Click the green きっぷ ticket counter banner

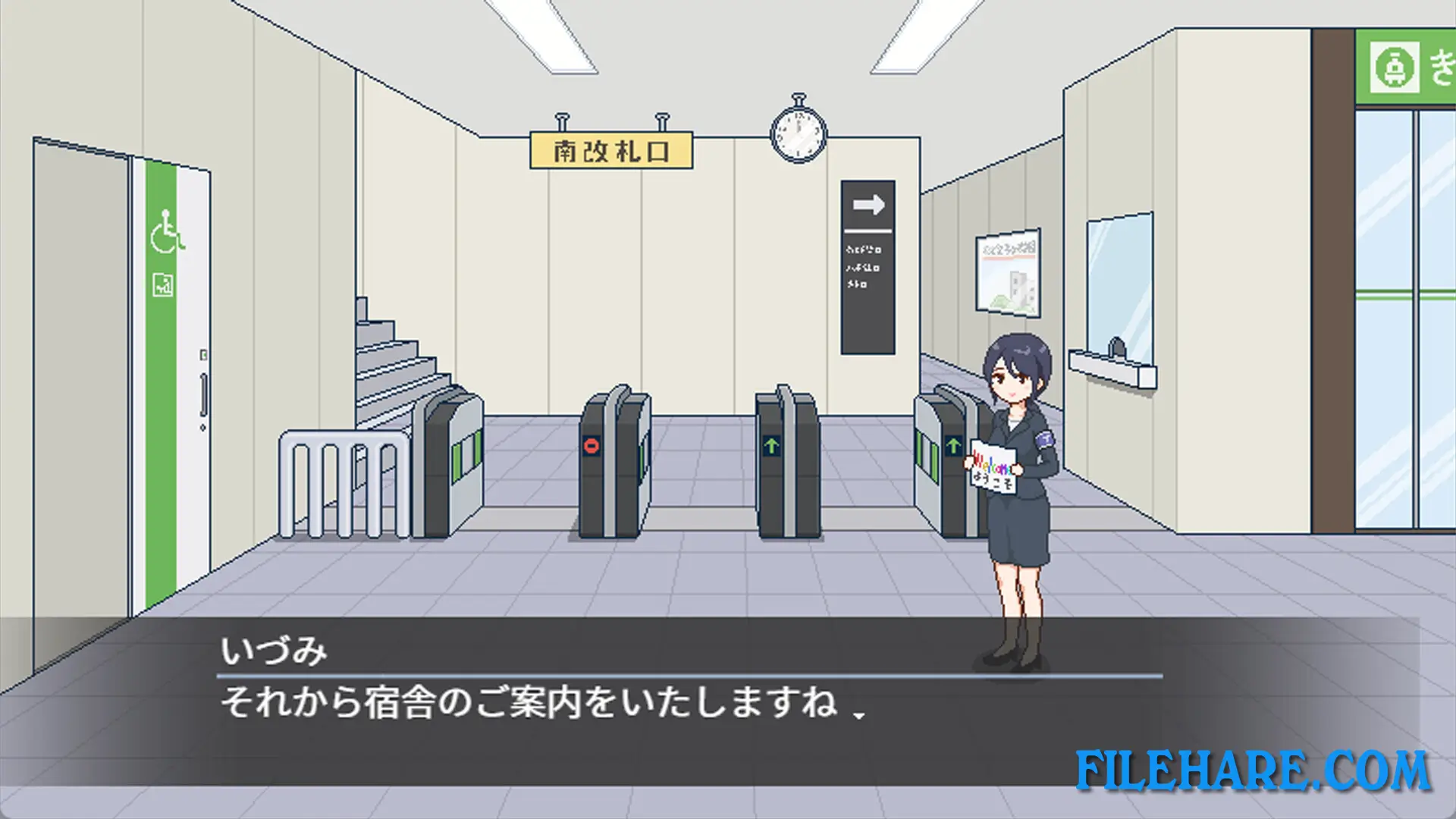pos(1407,64)
